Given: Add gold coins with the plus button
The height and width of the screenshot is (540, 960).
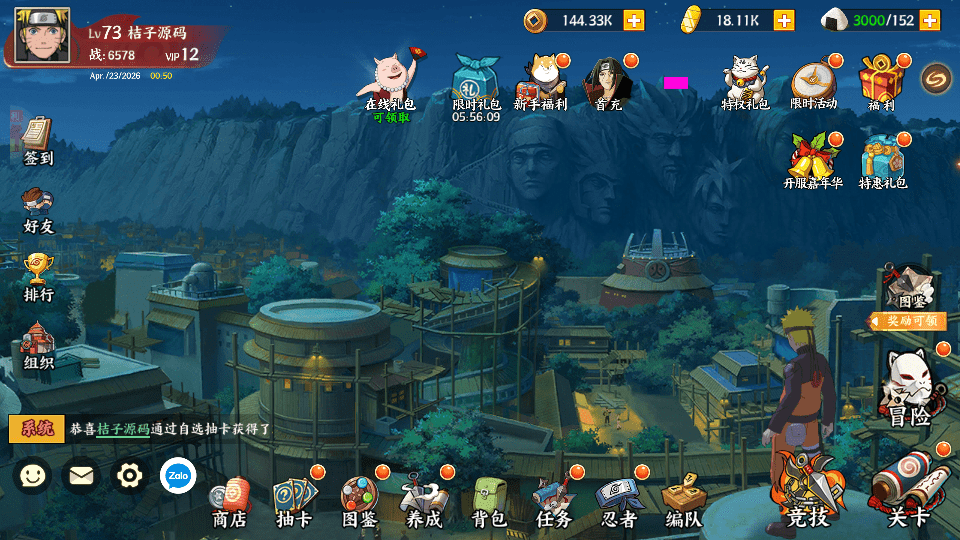Looking at the screenshot, I should click(634, 20).
